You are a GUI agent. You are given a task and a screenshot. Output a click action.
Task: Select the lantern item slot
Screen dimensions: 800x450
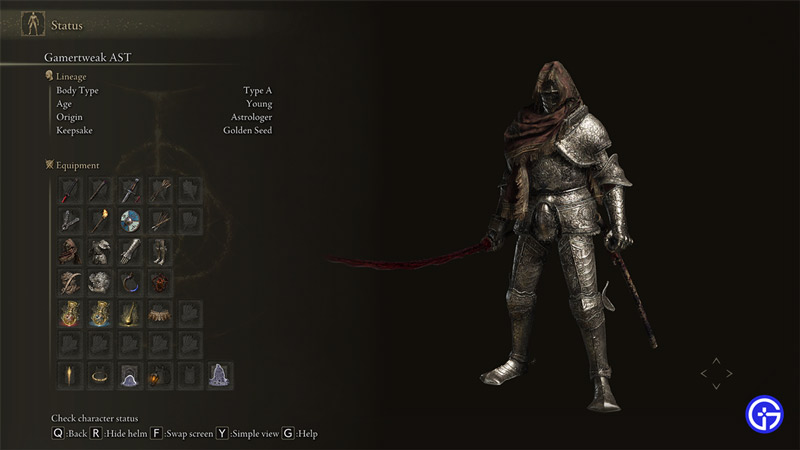pos(160,376)
